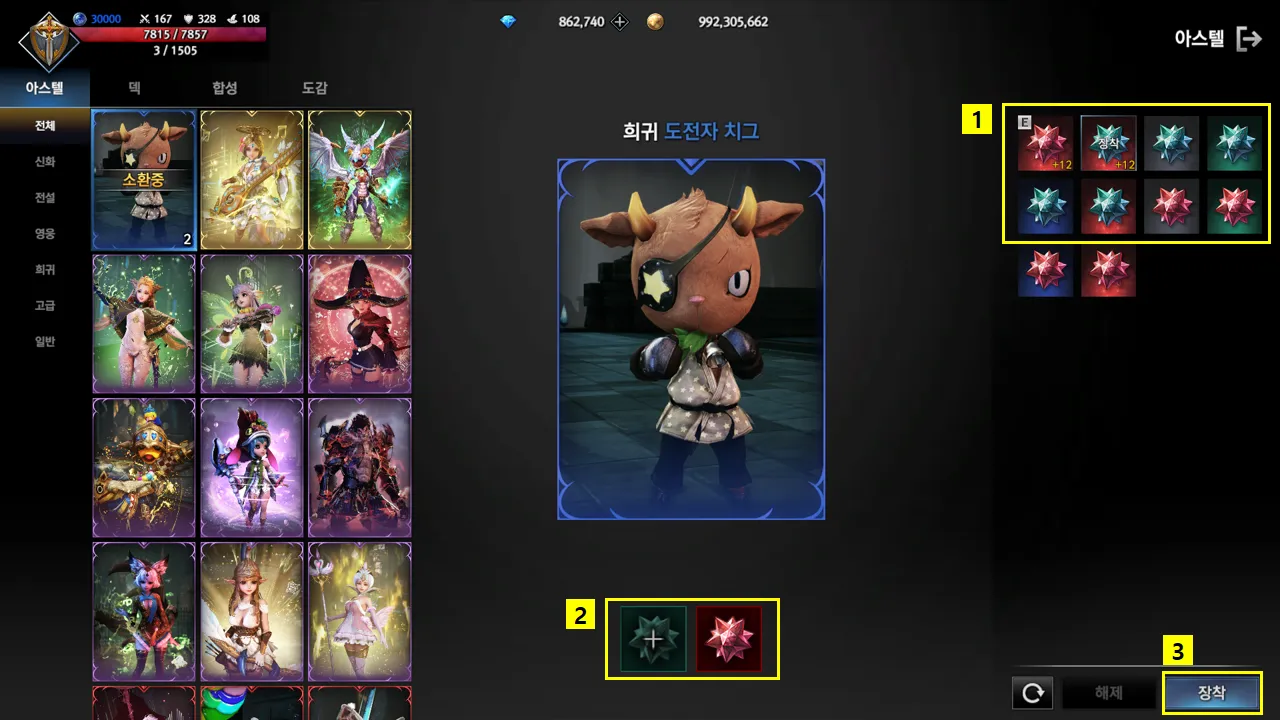Click the circular refresh arrow button
Viewport: 1280px width, 720px height.
pos(1032,693)
